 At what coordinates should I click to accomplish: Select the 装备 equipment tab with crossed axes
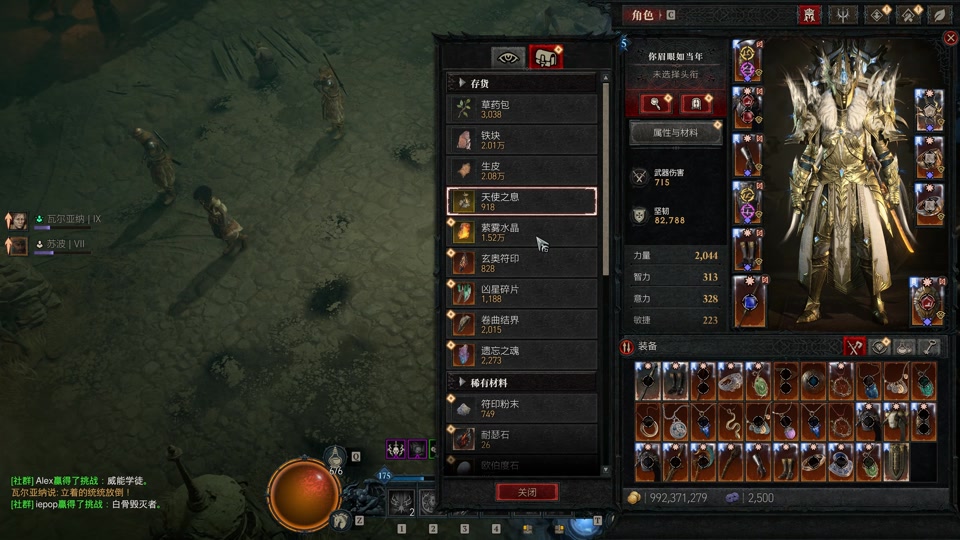[x=853, y=347]
